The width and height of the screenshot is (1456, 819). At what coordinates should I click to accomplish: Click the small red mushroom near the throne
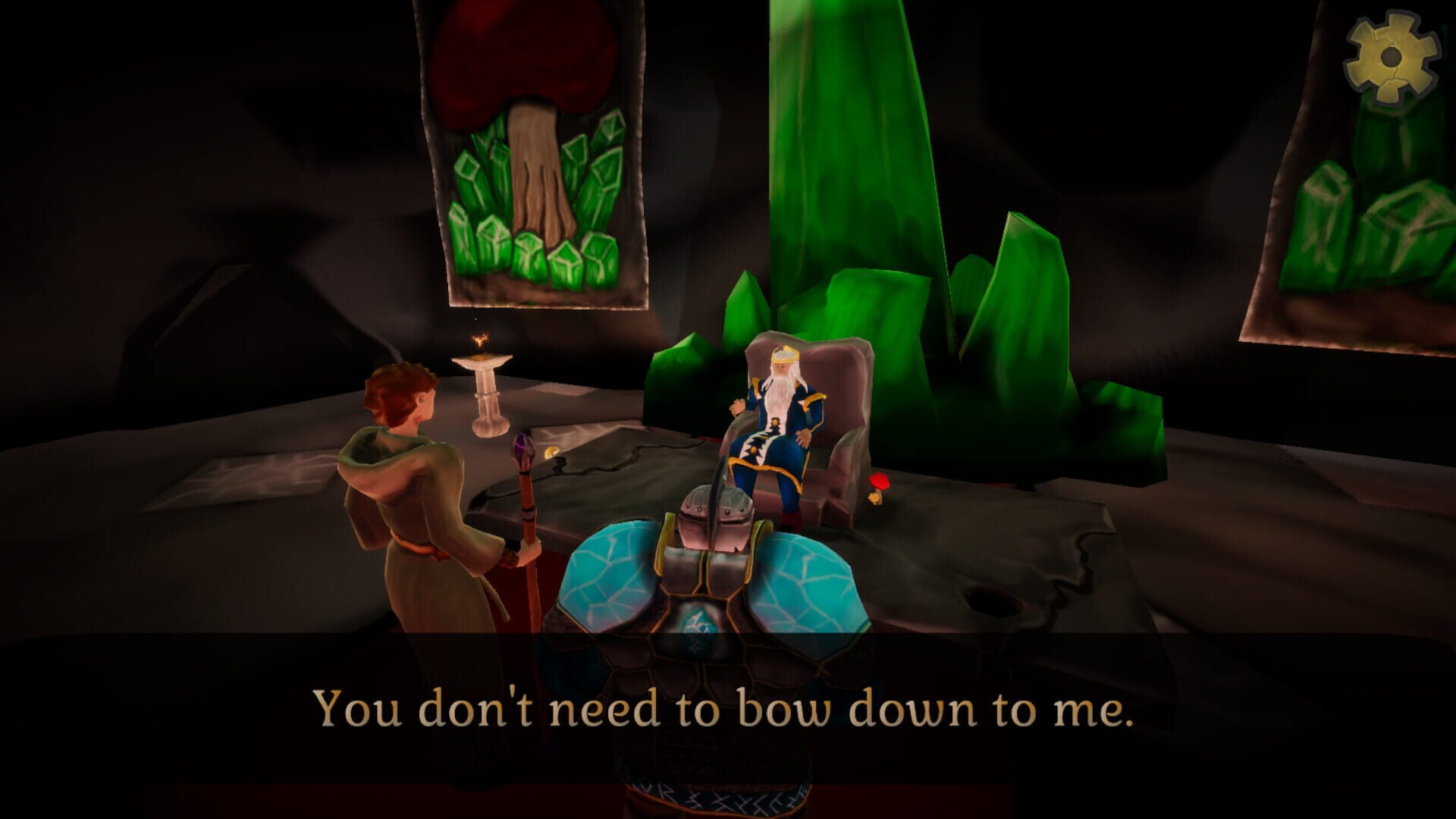point(880,481)
